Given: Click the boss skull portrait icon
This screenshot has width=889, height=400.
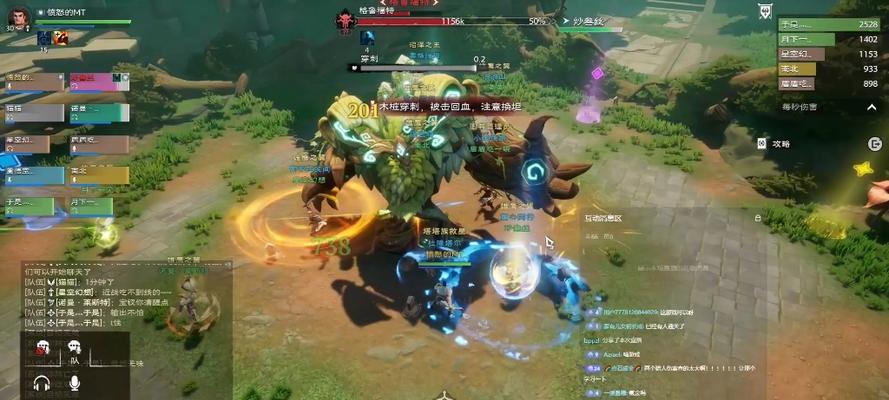Looking at the screenshot, I should pyautogui.click(x=345, y=19).
